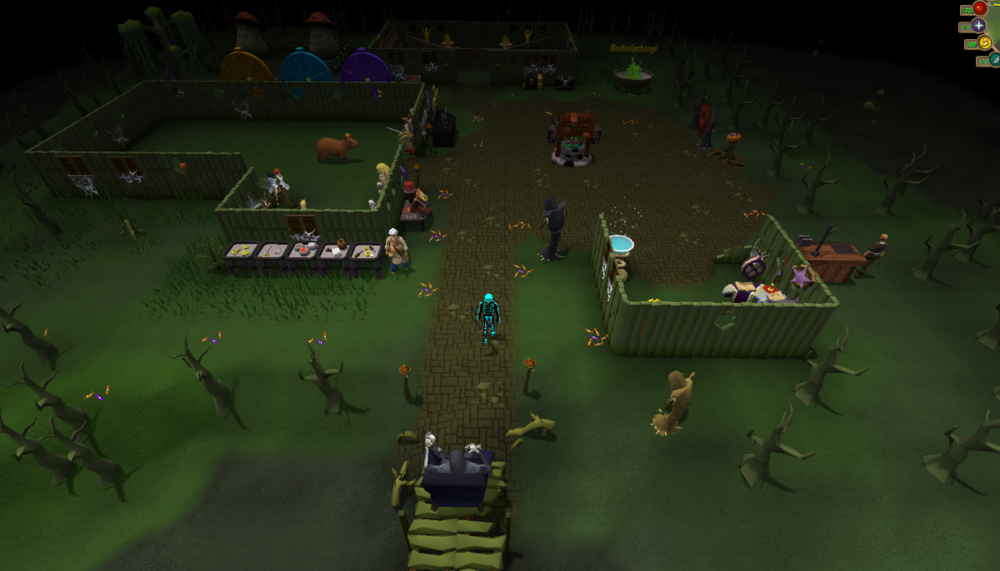Viewport: 1000px width, 571px height.
Task: Activate the green special attack orb
Action: point(993,60)
